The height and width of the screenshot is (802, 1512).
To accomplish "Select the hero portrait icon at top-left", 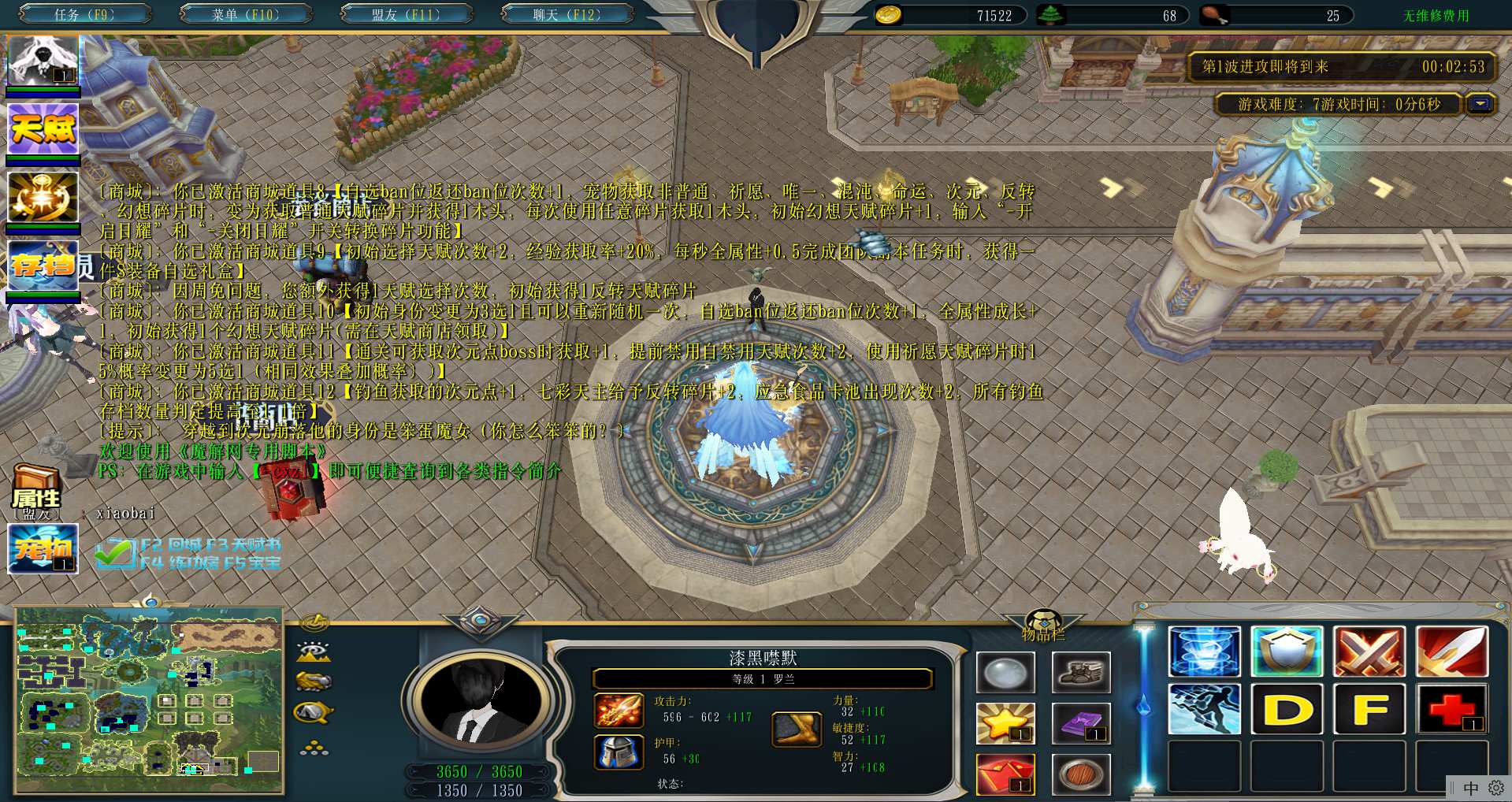I will [x=43, y=60].
